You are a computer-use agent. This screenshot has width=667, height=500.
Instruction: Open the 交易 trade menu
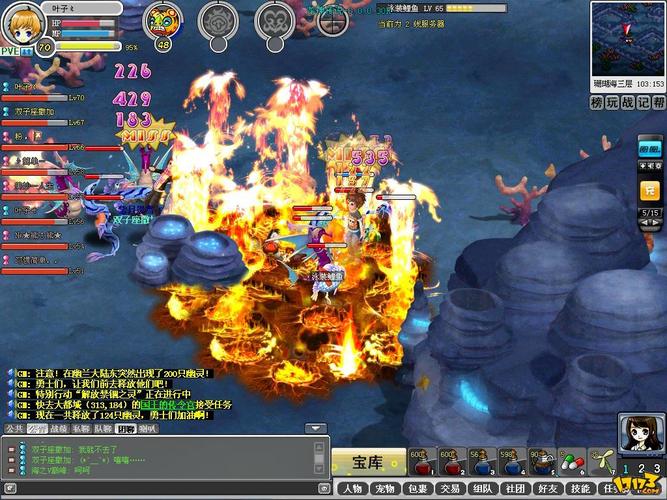pyautogui.click(x=451, y=489)
